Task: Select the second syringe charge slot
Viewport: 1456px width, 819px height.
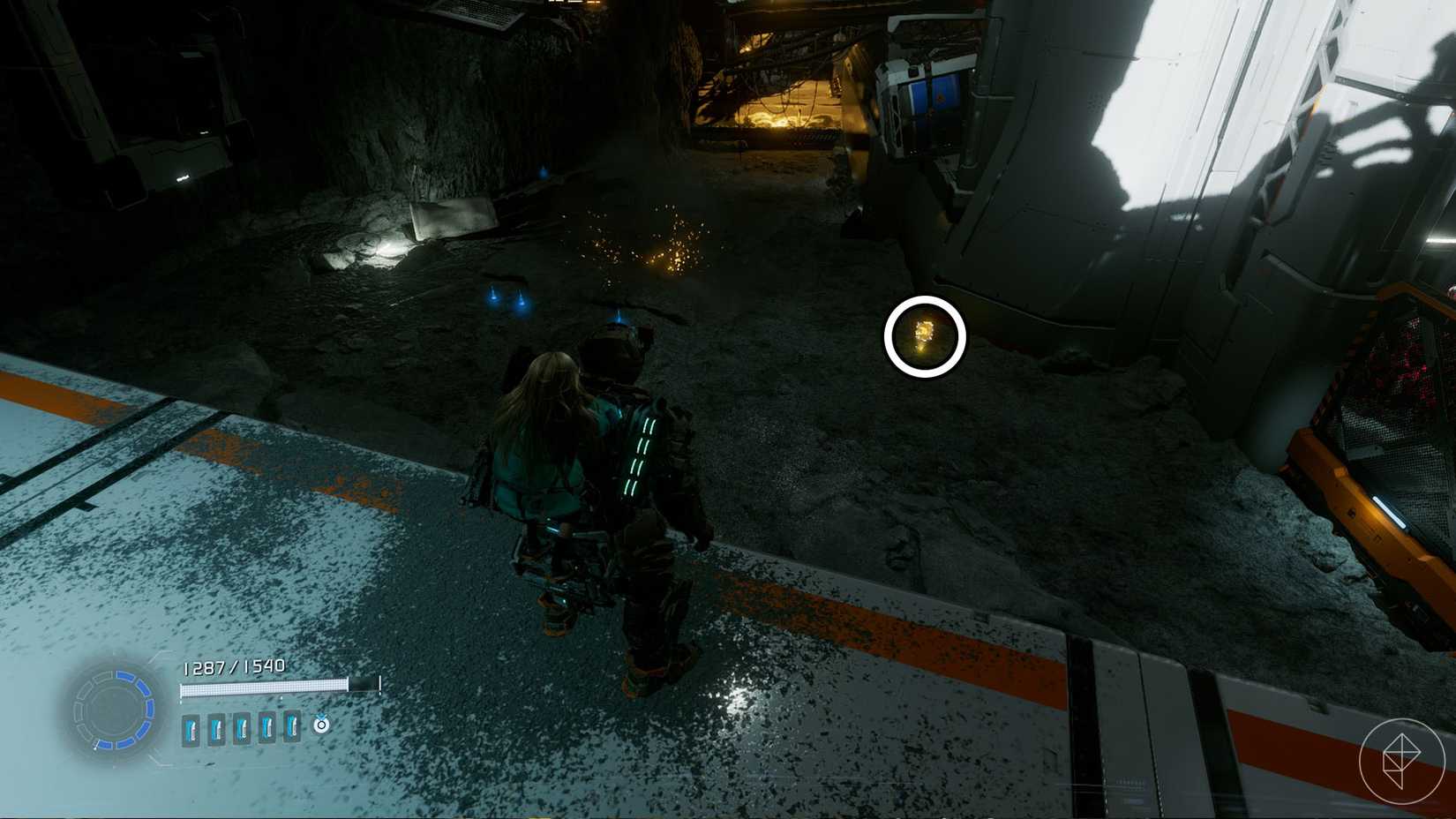Action: coord(216,728)
